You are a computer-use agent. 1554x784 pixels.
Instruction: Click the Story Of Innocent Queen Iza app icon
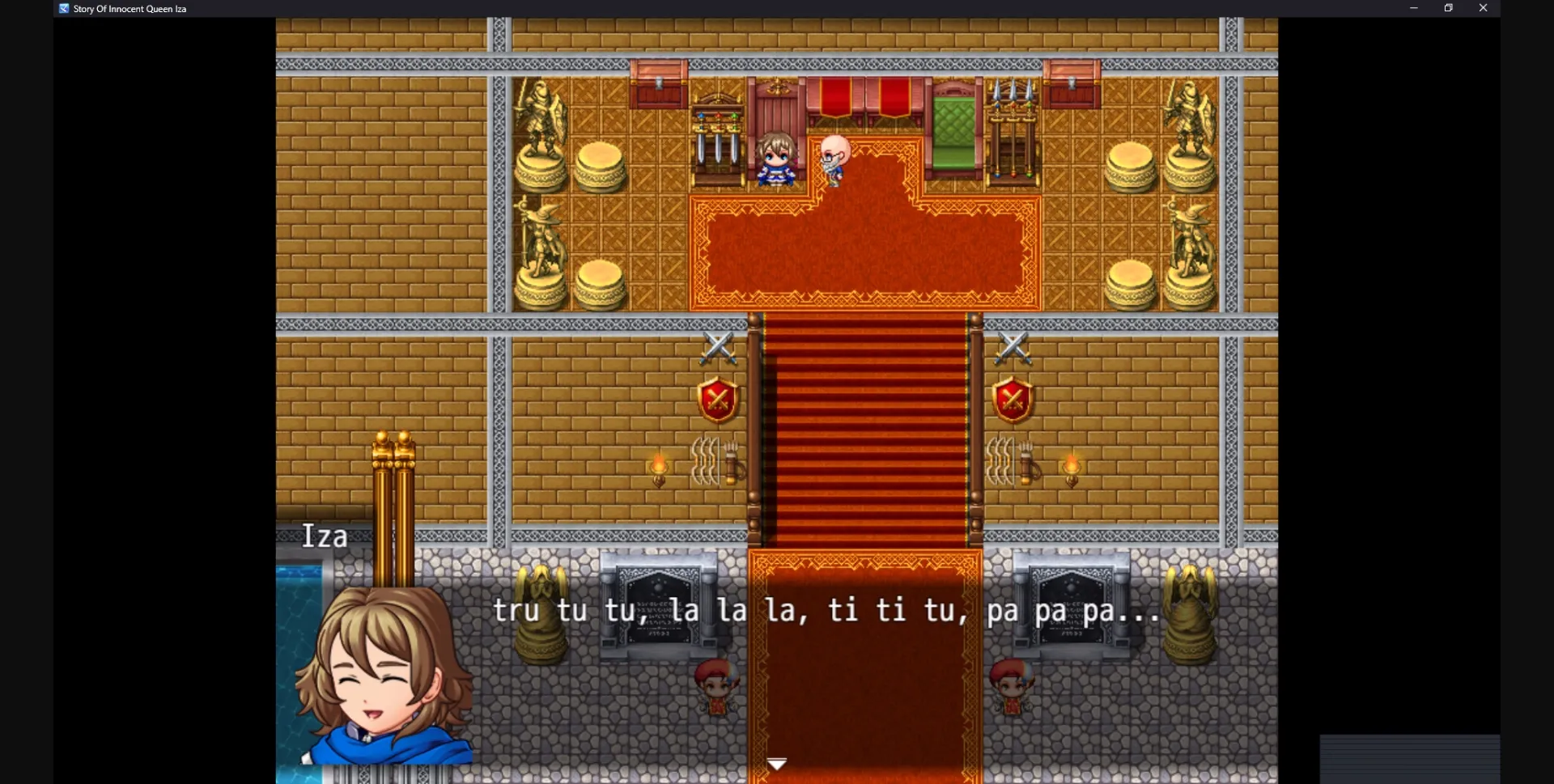coord(63,8)
